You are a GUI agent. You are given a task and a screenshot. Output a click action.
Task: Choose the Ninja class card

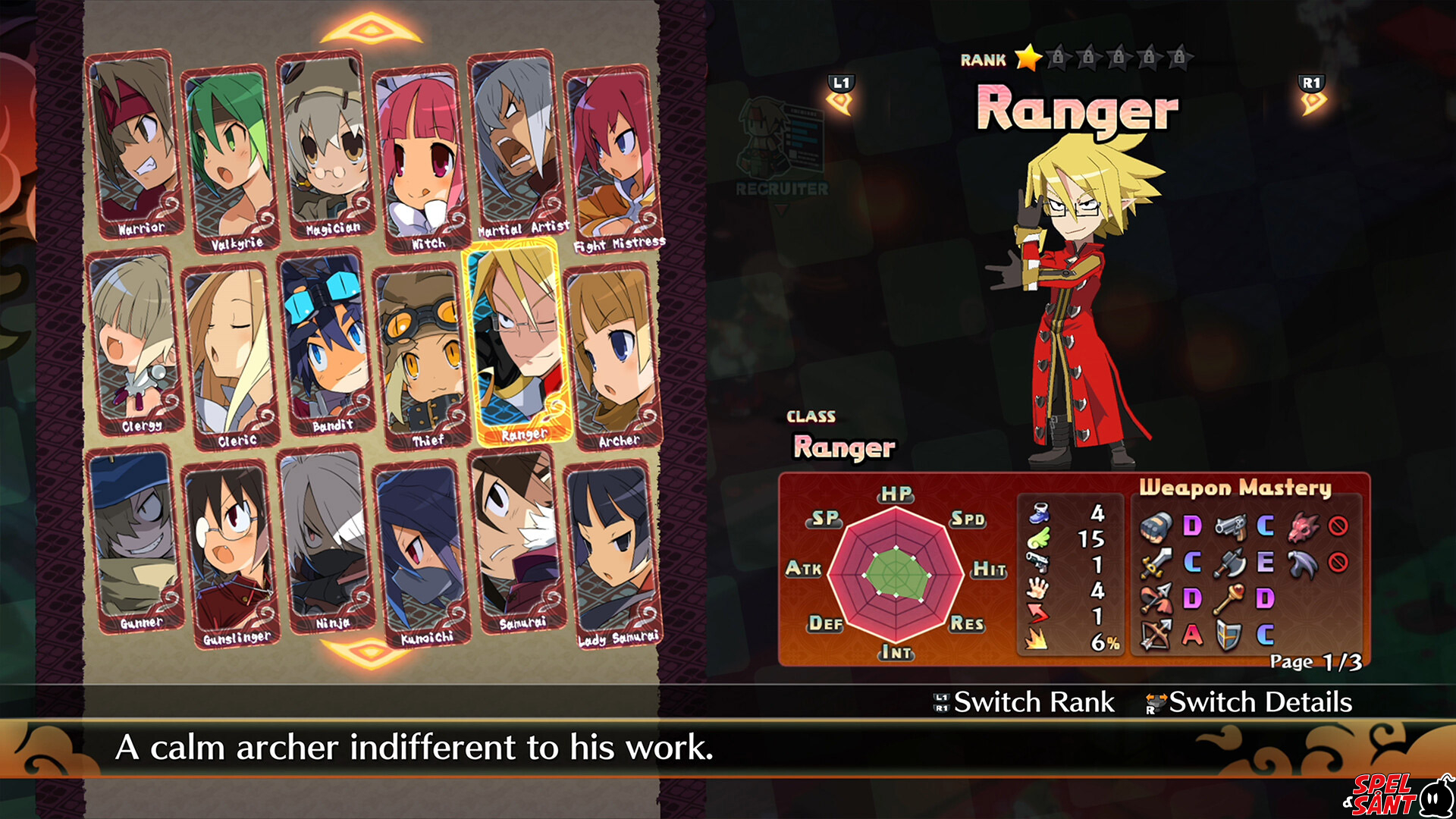[x=325, y=540]
